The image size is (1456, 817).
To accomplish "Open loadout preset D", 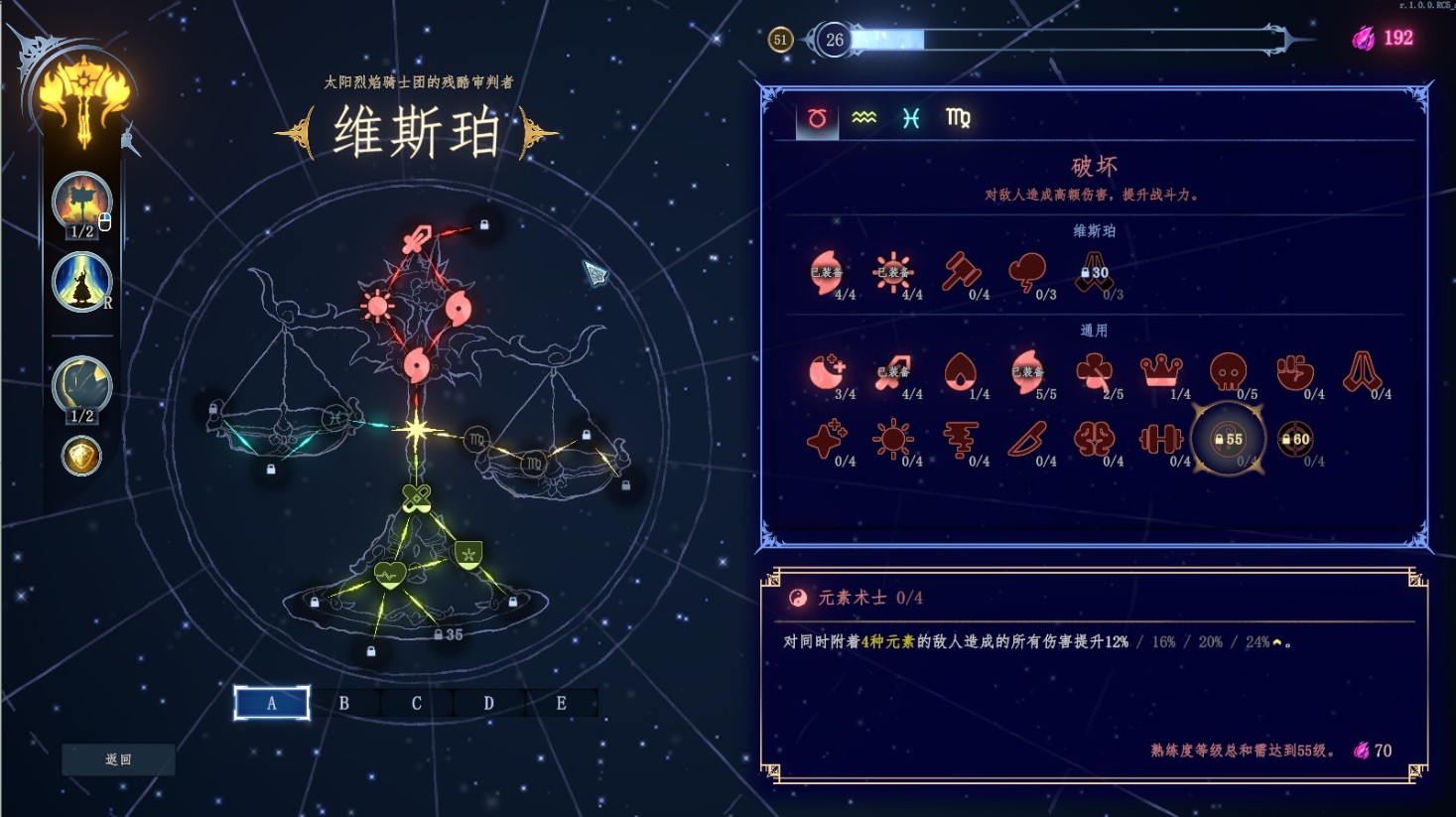I will 488,703.
